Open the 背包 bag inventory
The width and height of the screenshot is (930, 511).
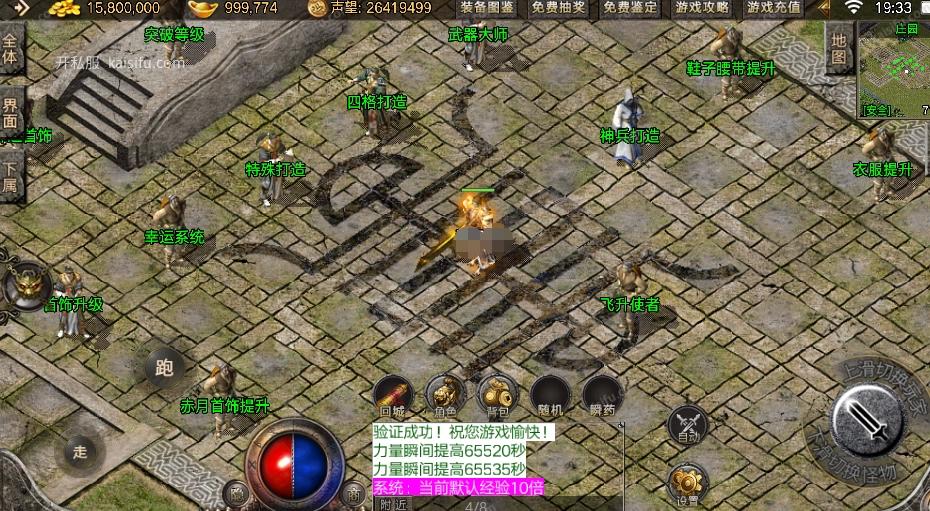point(496,395)
